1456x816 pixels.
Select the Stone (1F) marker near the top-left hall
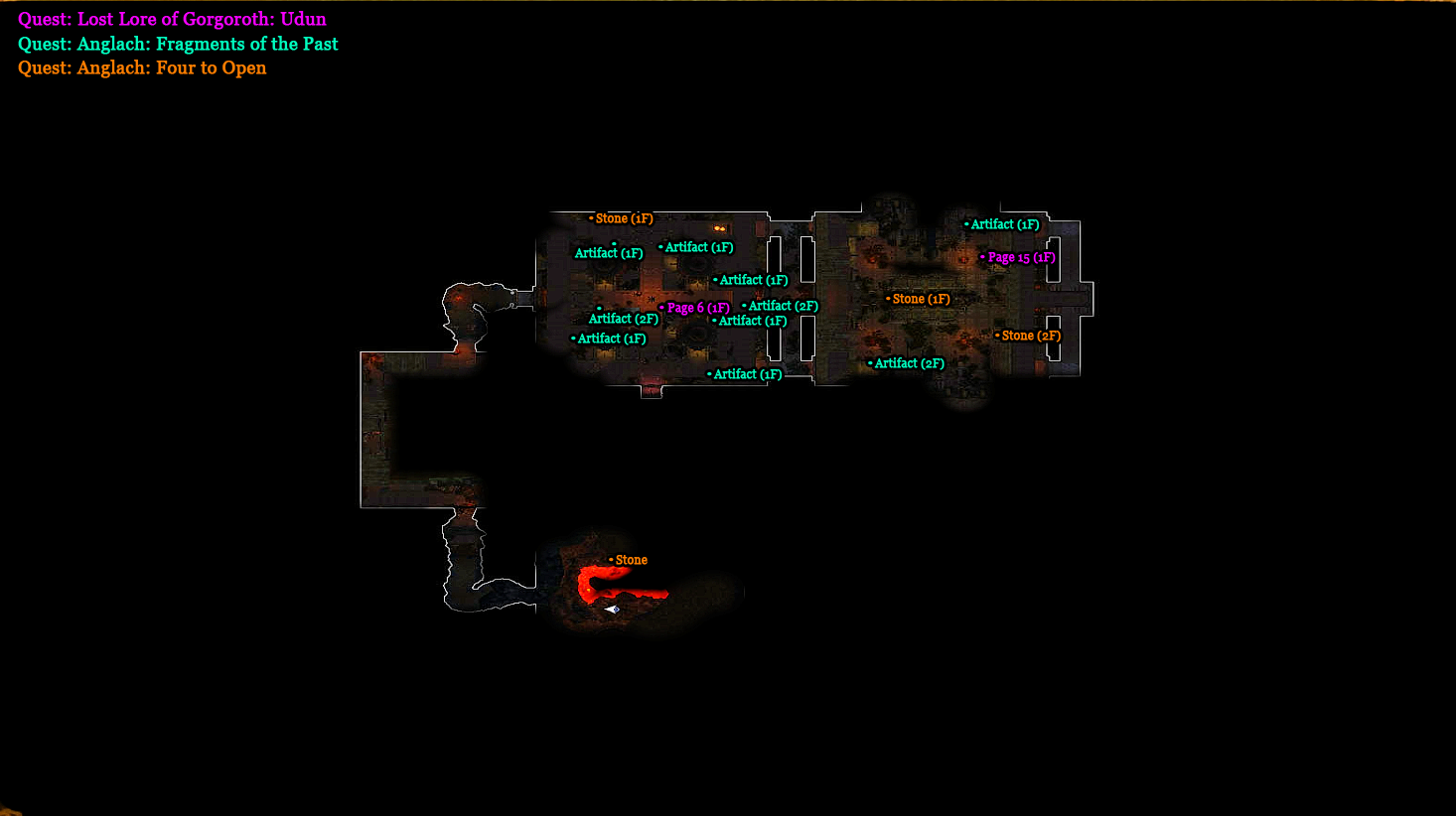623,217
